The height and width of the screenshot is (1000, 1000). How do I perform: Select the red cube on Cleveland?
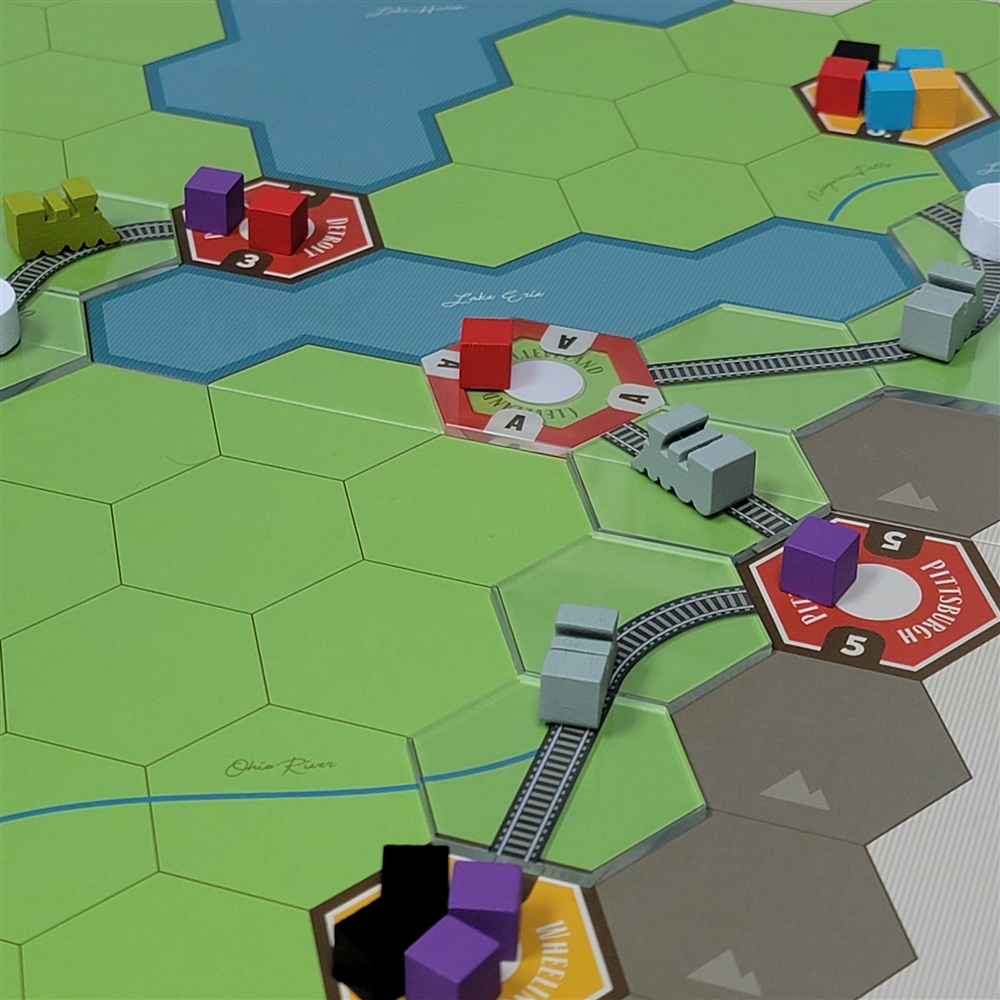coord(486,353)
